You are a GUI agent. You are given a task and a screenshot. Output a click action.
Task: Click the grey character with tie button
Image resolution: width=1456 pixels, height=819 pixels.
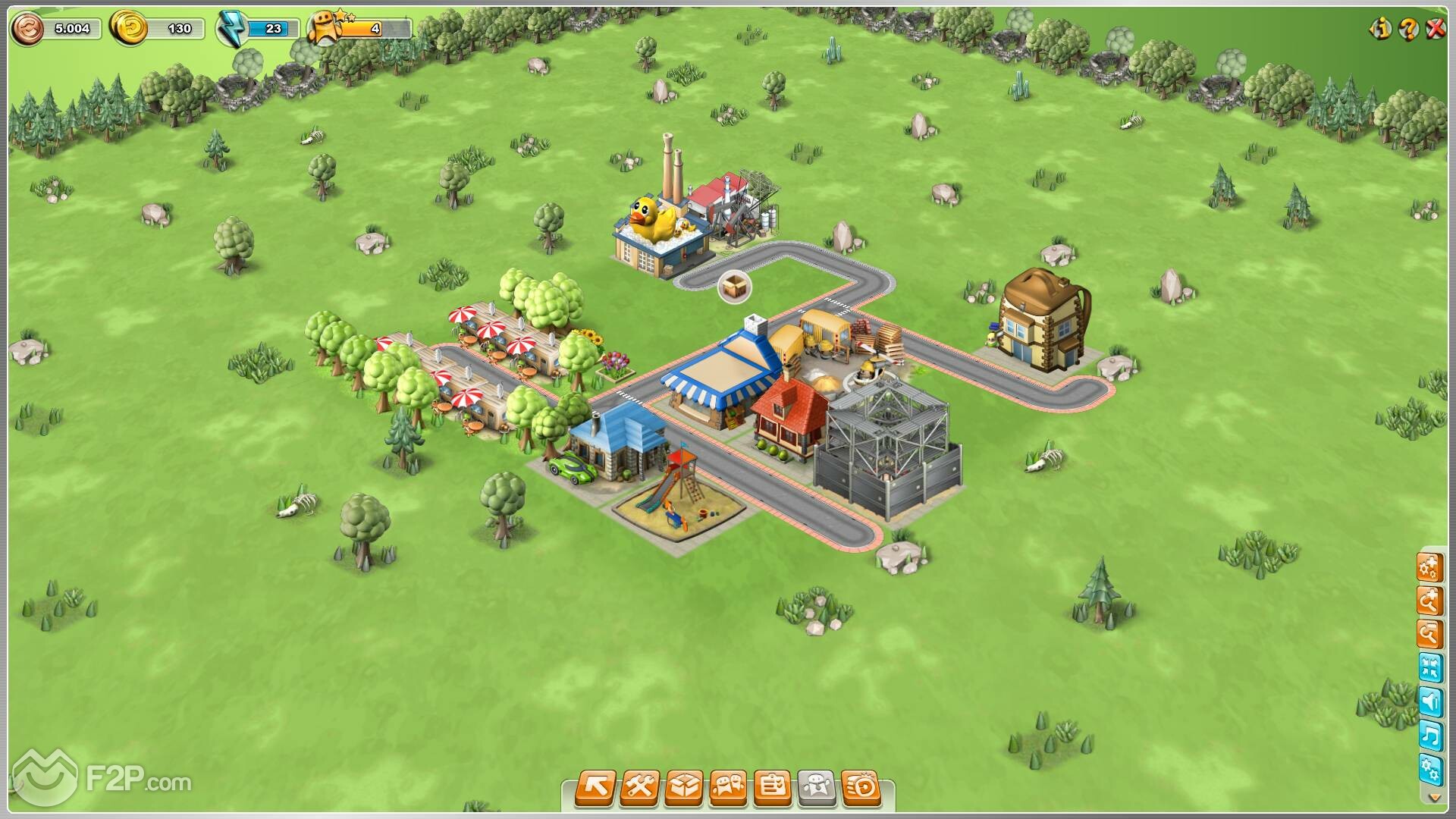click(x=817, y=787)
